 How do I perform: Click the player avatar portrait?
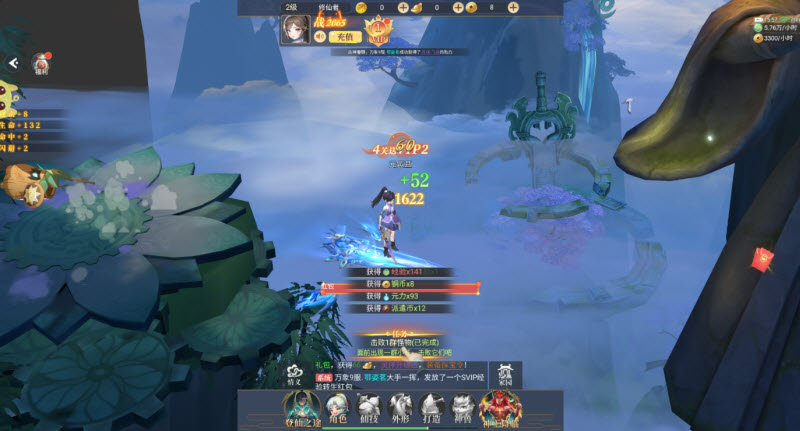pos(296,30)
